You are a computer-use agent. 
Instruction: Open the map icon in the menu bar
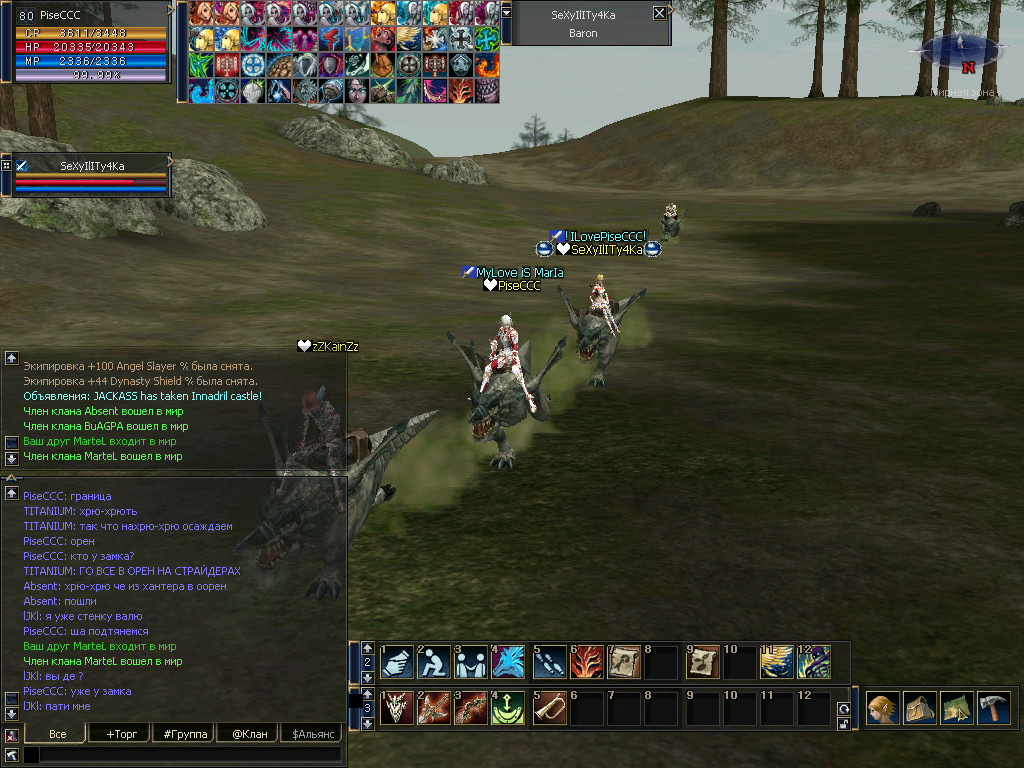(x=957, y=707)
